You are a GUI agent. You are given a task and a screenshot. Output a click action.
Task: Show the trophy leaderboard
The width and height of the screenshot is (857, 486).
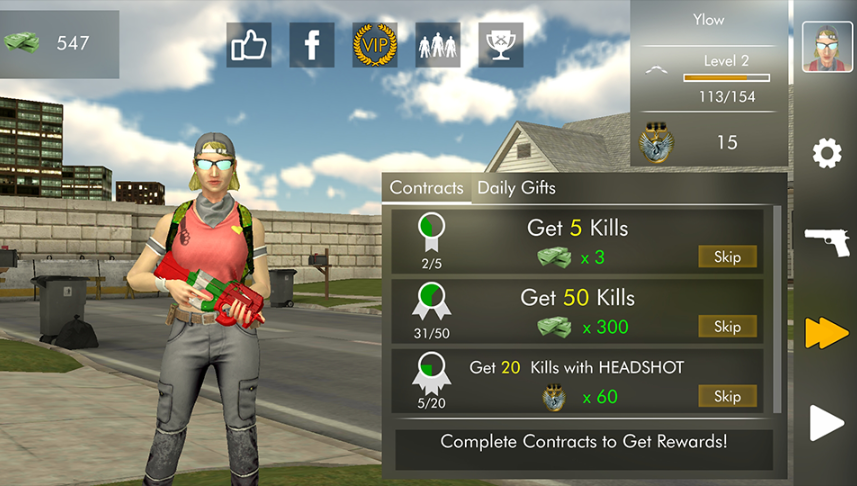(x=500, y=45)
